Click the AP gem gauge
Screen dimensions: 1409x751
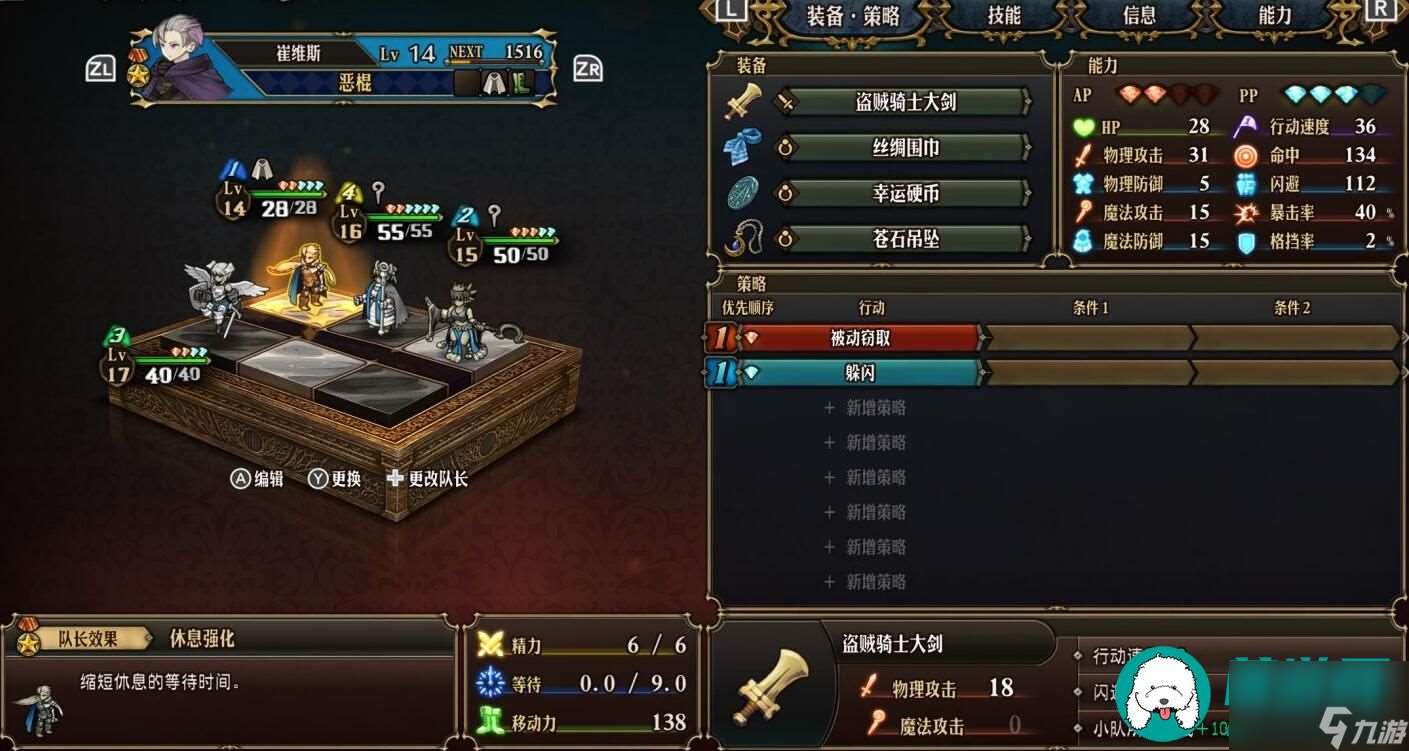1160,94
